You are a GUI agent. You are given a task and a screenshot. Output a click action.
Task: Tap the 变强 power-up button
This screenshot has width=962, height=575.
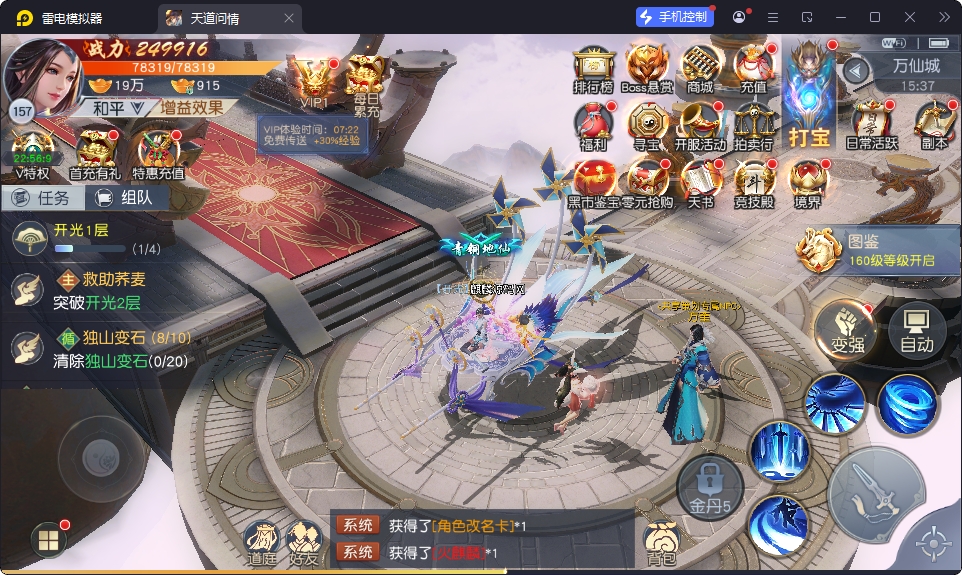tap(846, 328)
